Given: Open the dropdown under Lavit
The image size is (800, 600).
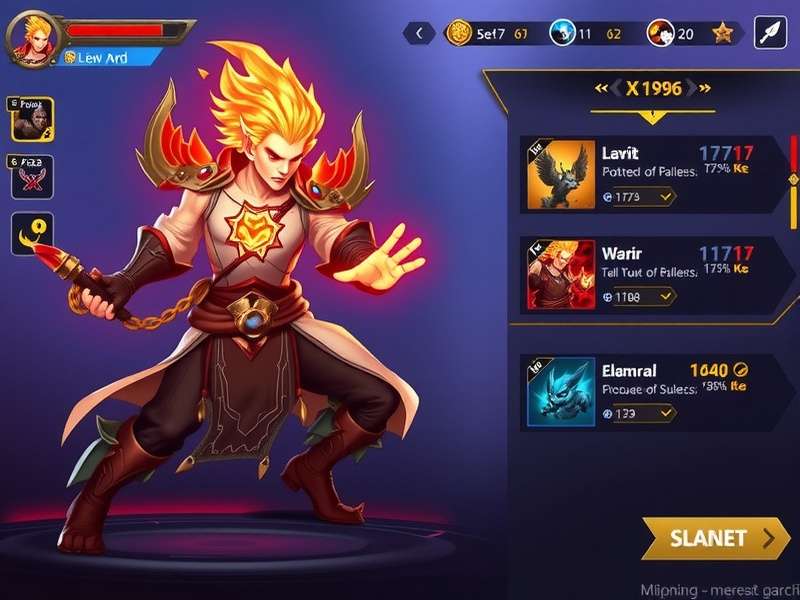Looking at the screenshot, I should [639, 197].
